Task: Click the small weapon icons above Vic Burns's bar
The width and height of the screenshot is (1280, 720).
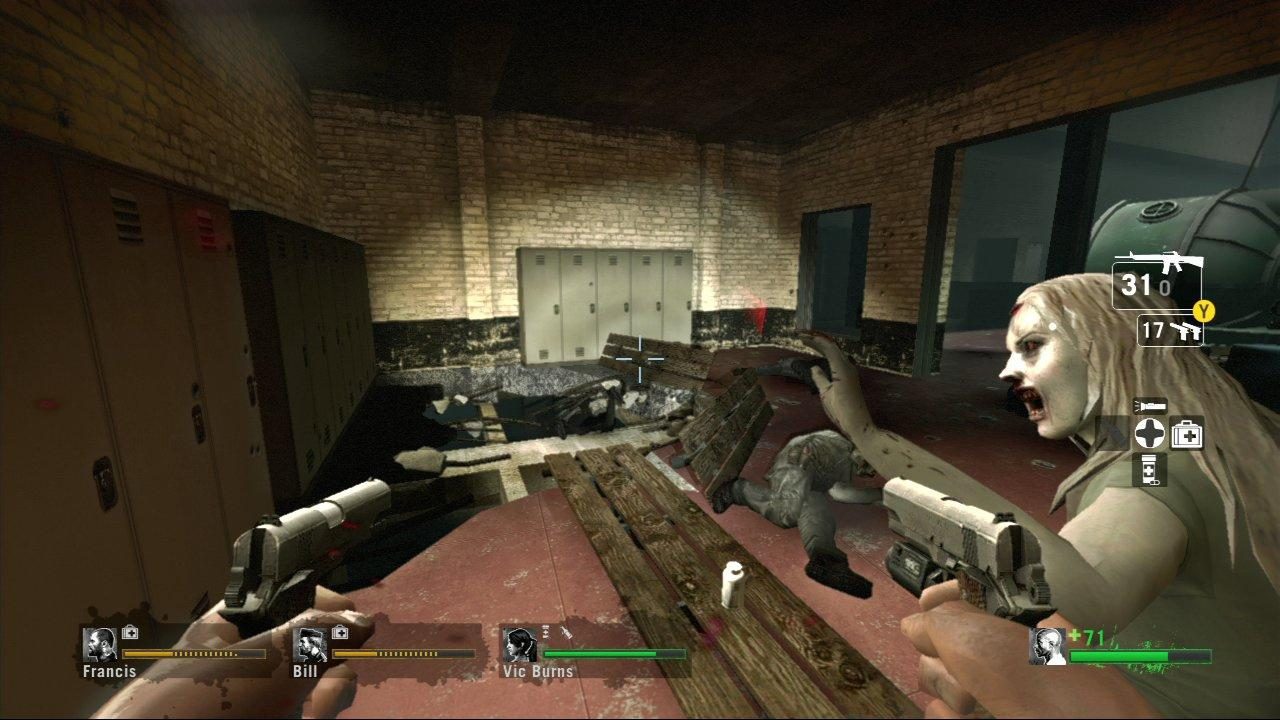Action: click(555, 631)
